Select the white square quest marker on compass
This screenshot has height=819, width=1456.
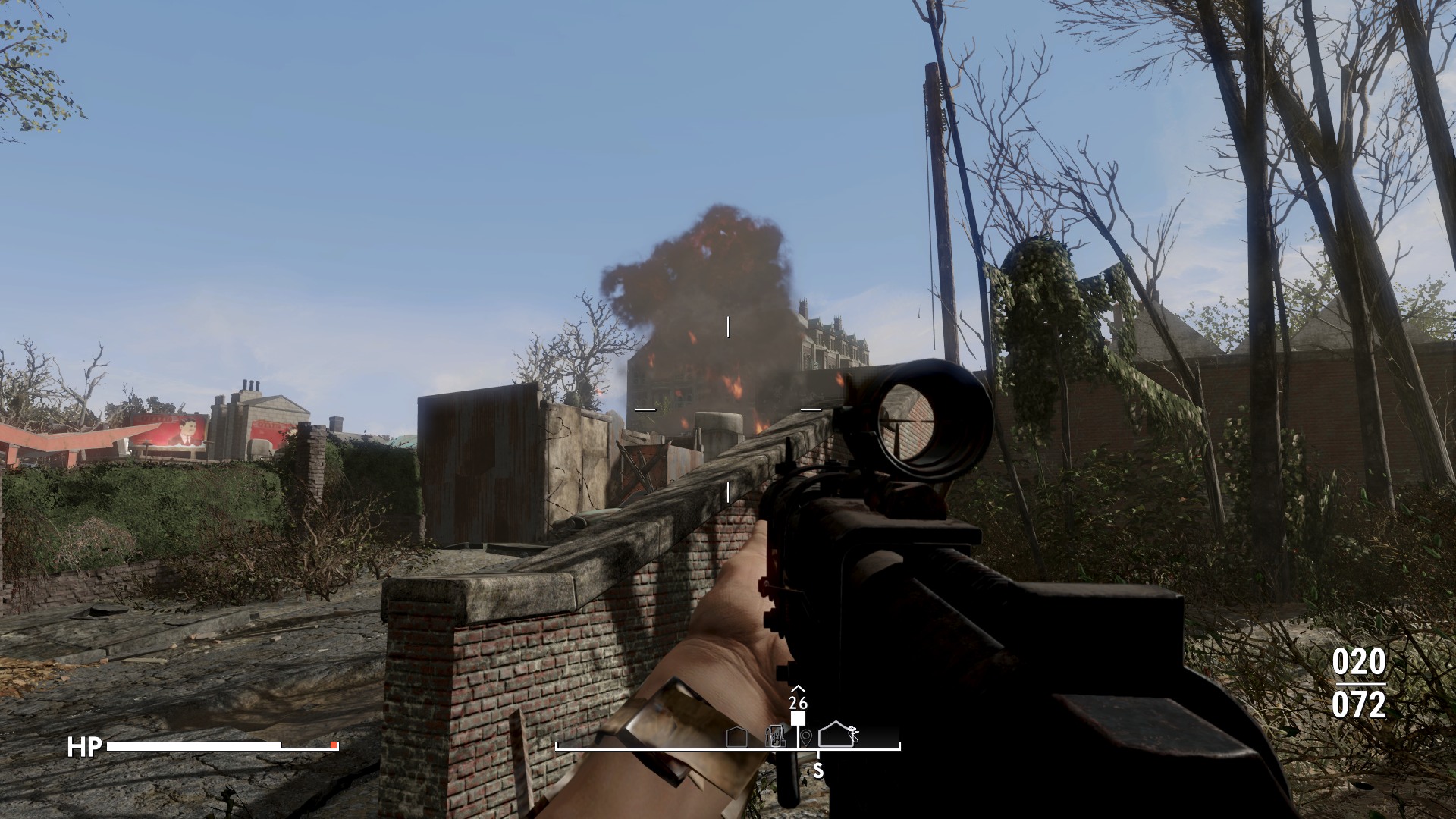tap(798, 719)
